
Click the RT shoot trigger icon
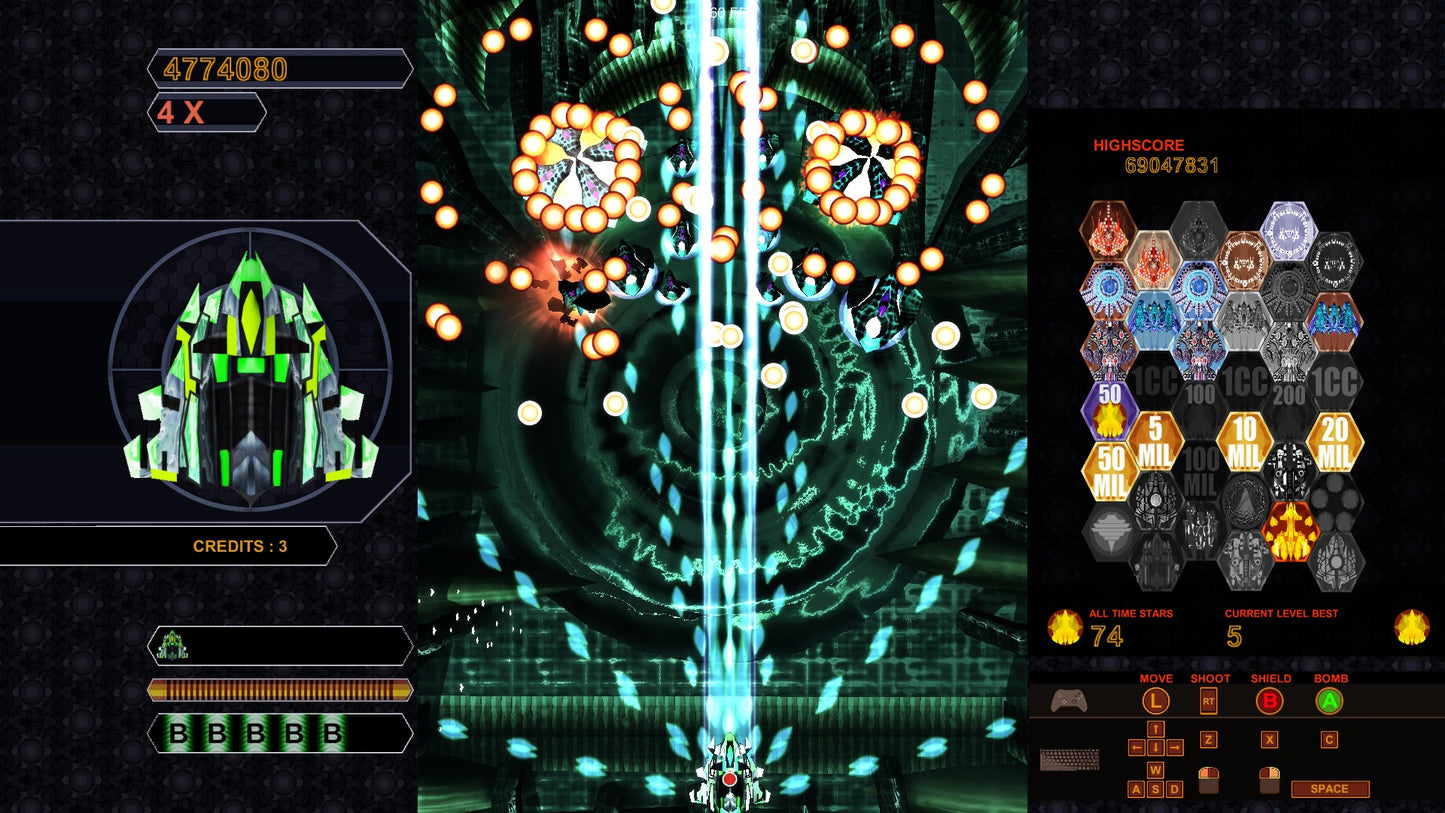click(1208, 701)
